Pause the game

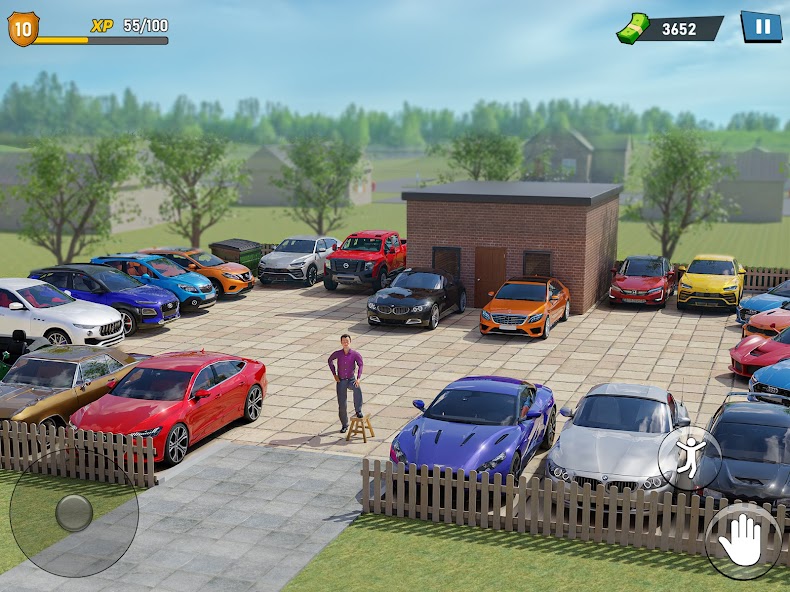click(761, 26)
